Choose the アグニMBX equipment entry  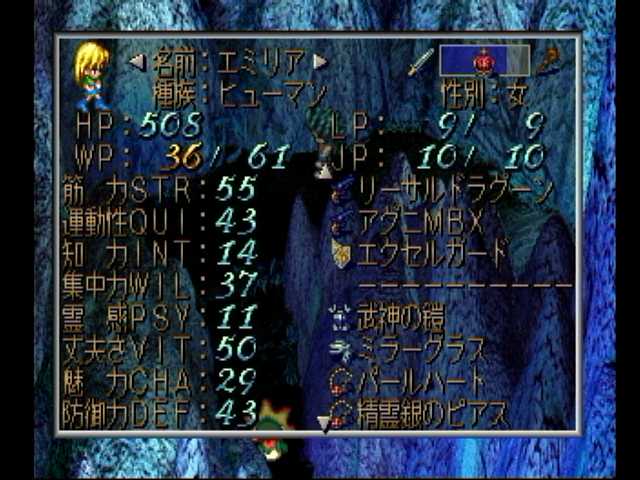421,220
